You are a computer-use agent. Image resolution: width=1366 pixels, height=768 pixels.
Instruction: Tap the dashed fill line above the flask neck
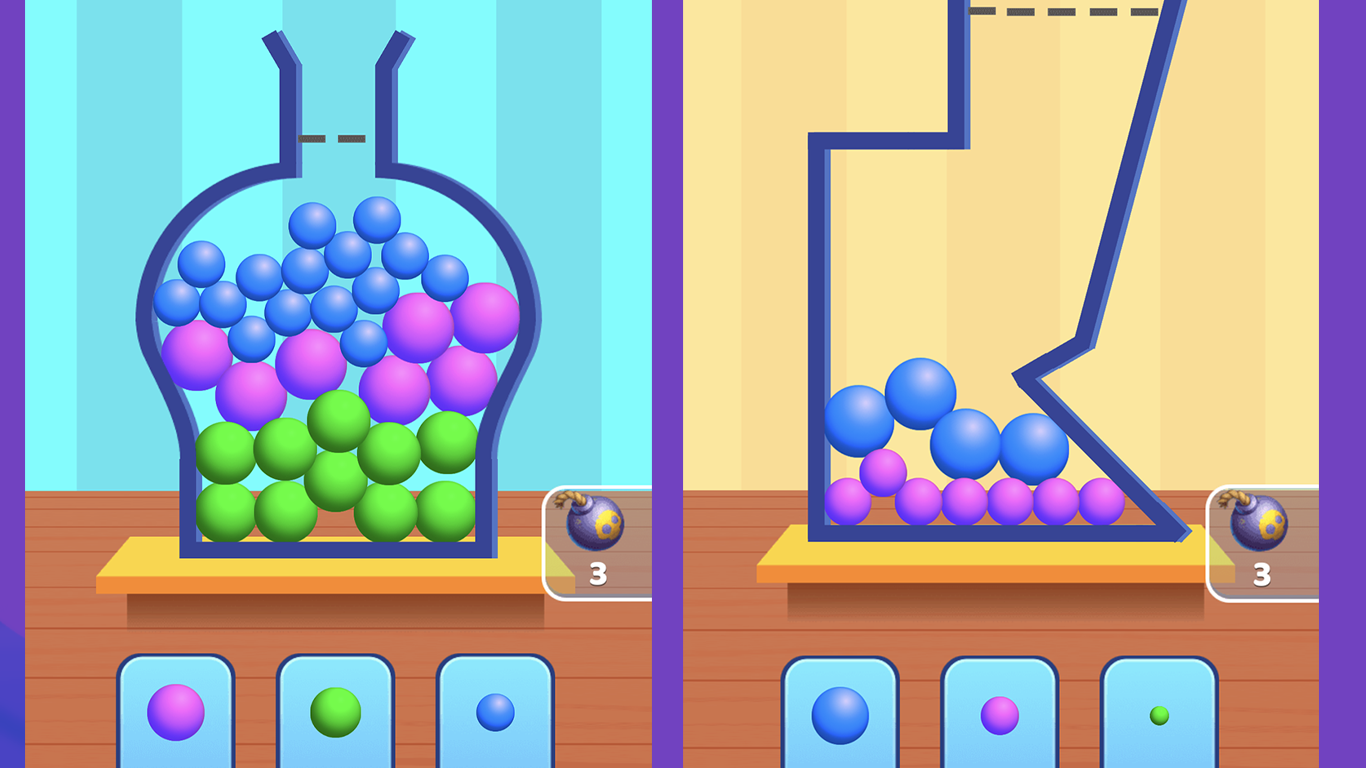coord(332,138)
